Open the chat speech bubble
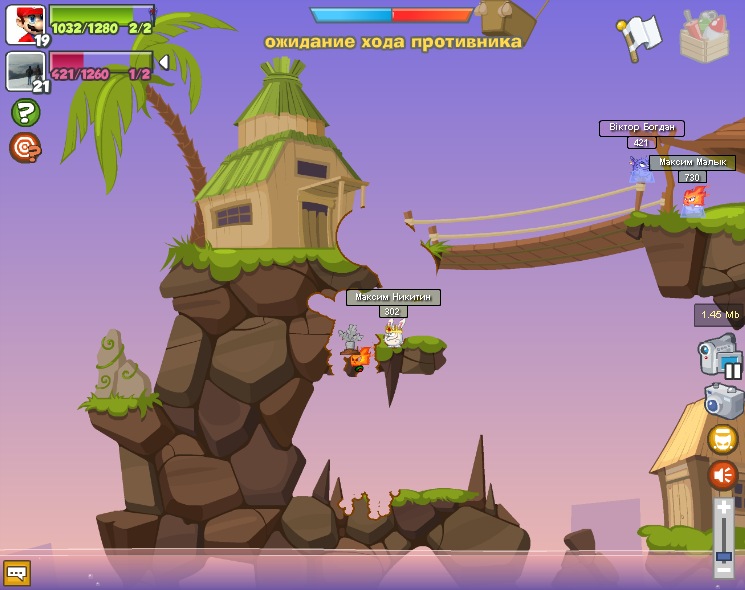The height and width of the screenshot is (590, 745). point(17,572)
